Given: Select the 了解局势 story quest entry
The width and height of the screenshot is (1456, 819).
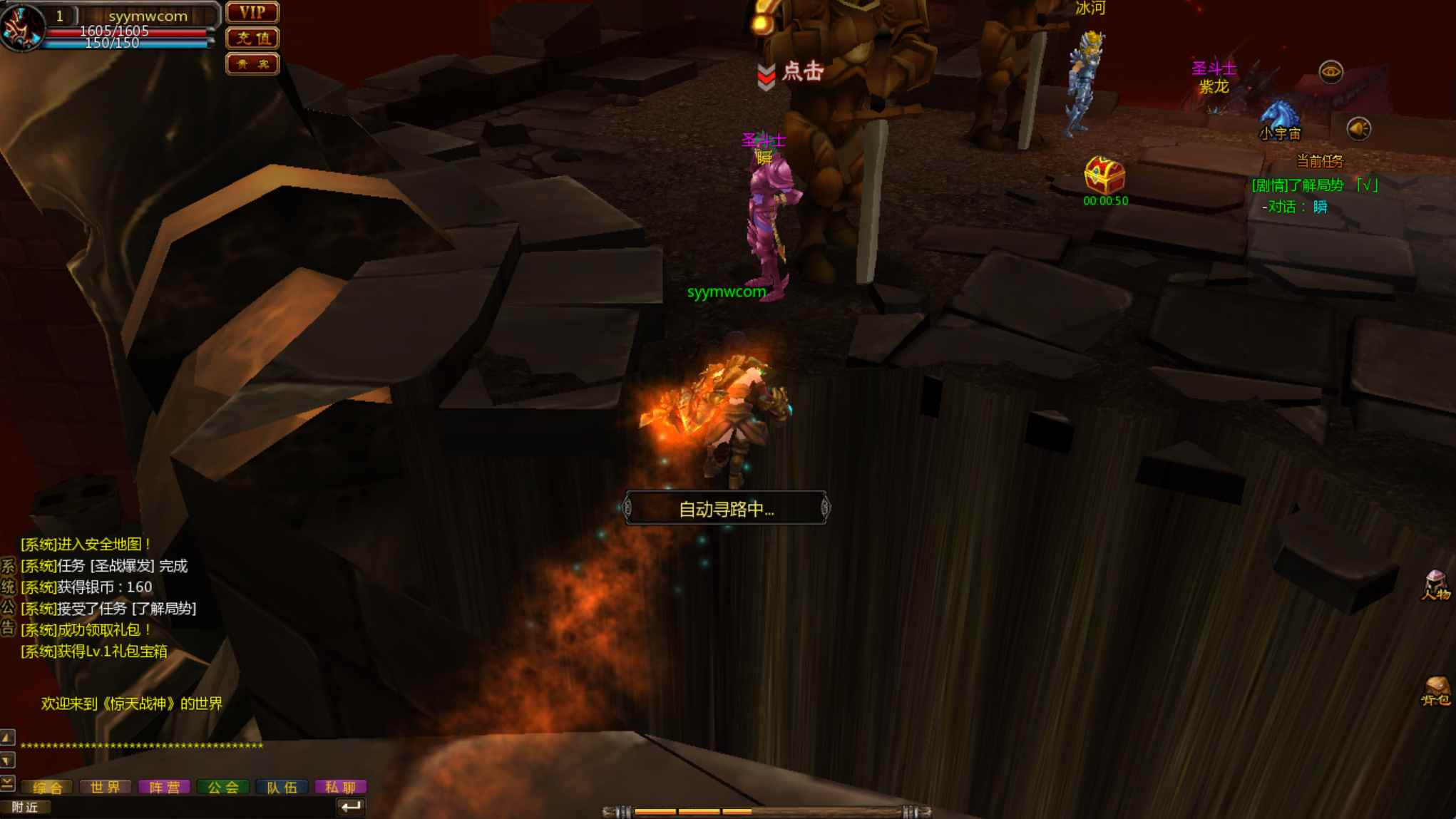Looking at the screenshot, I should tap(1314, 185).
